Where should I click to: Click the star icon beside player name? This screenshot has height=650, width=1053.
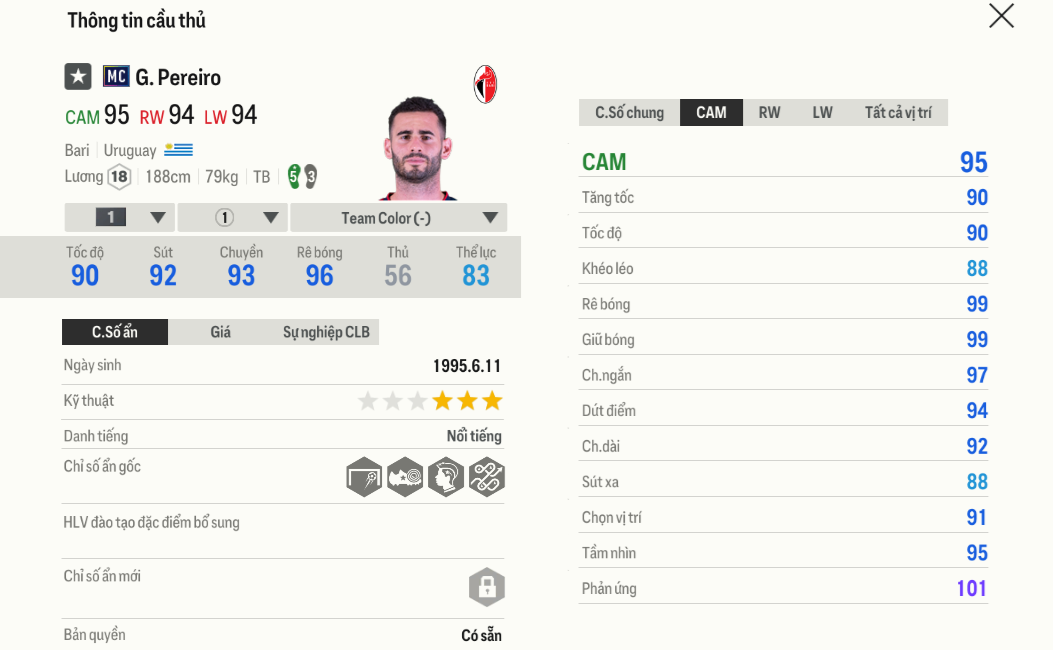(78, 77)
